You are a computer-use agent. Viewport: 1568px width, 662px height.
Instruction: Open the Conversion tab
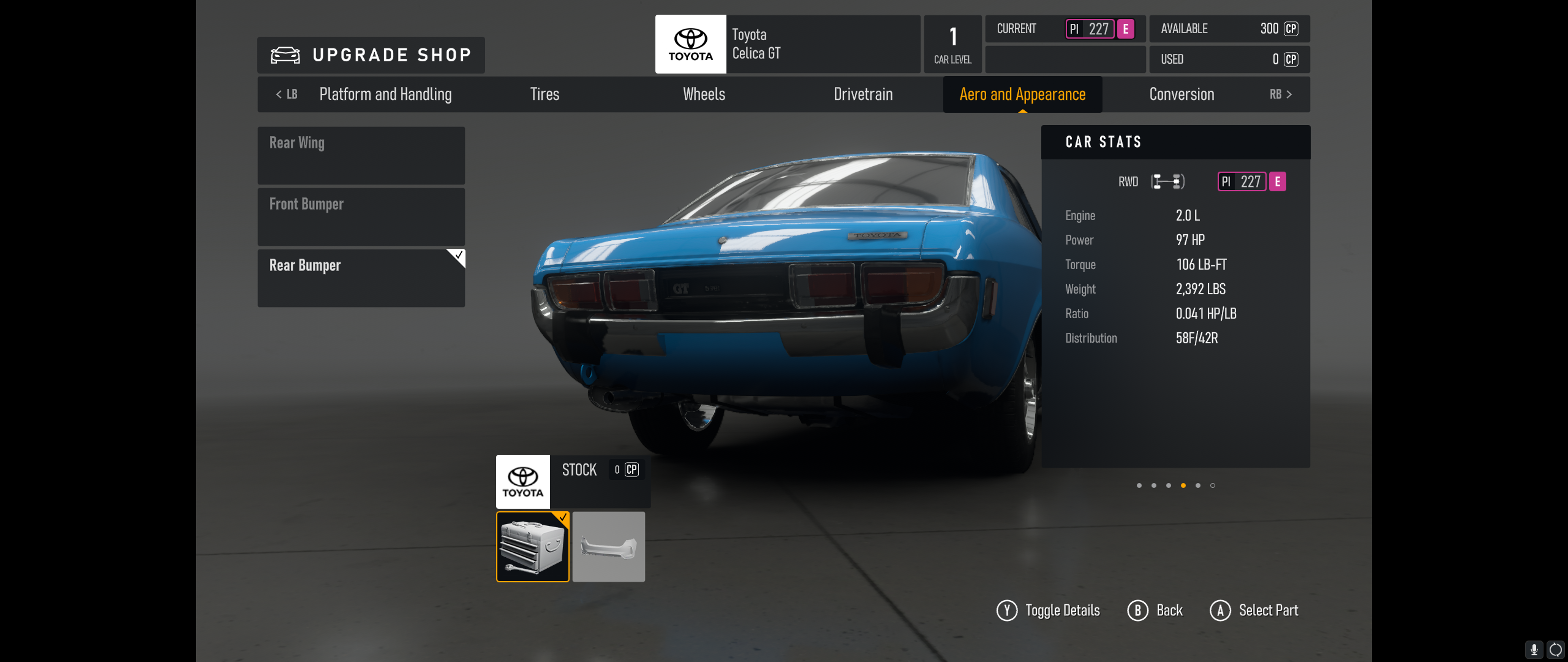[x=1182, y=94]
